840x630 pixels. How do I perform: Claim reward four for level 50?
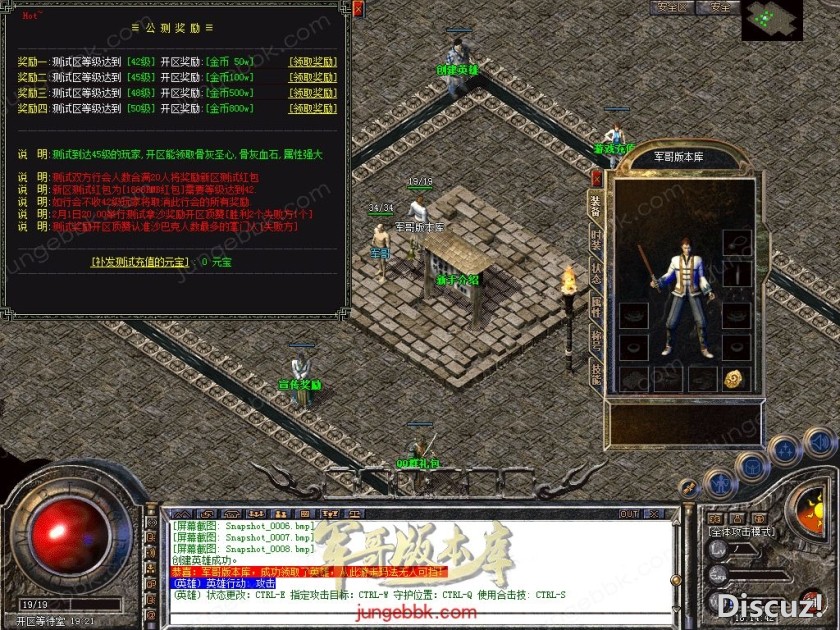[x=312, y=108]
